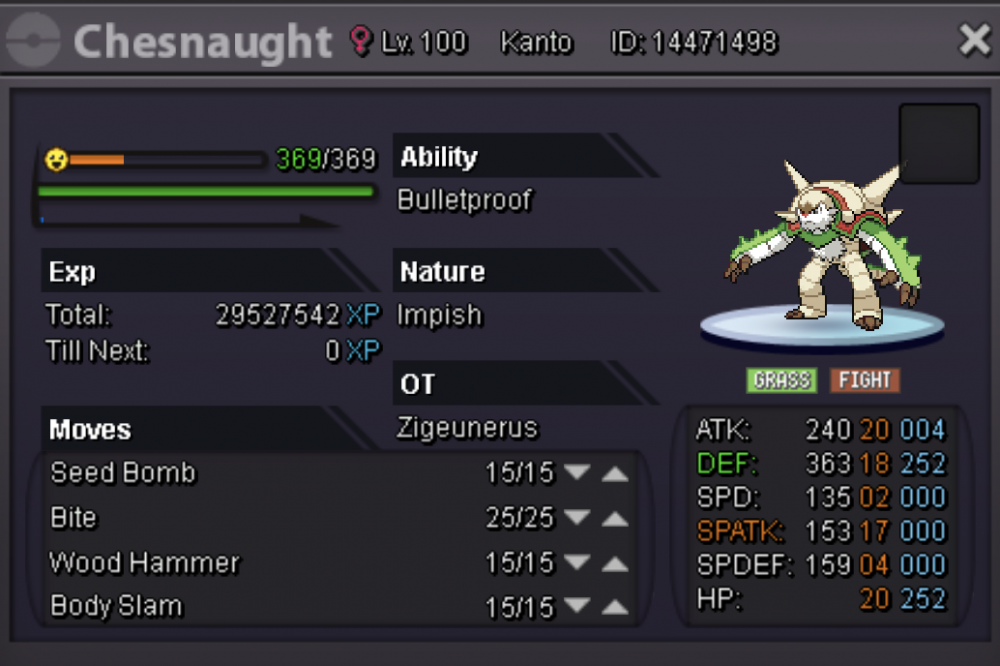Move Seed Bomb down in move order
Screen dimensions: 1000x666
(577, 473)
